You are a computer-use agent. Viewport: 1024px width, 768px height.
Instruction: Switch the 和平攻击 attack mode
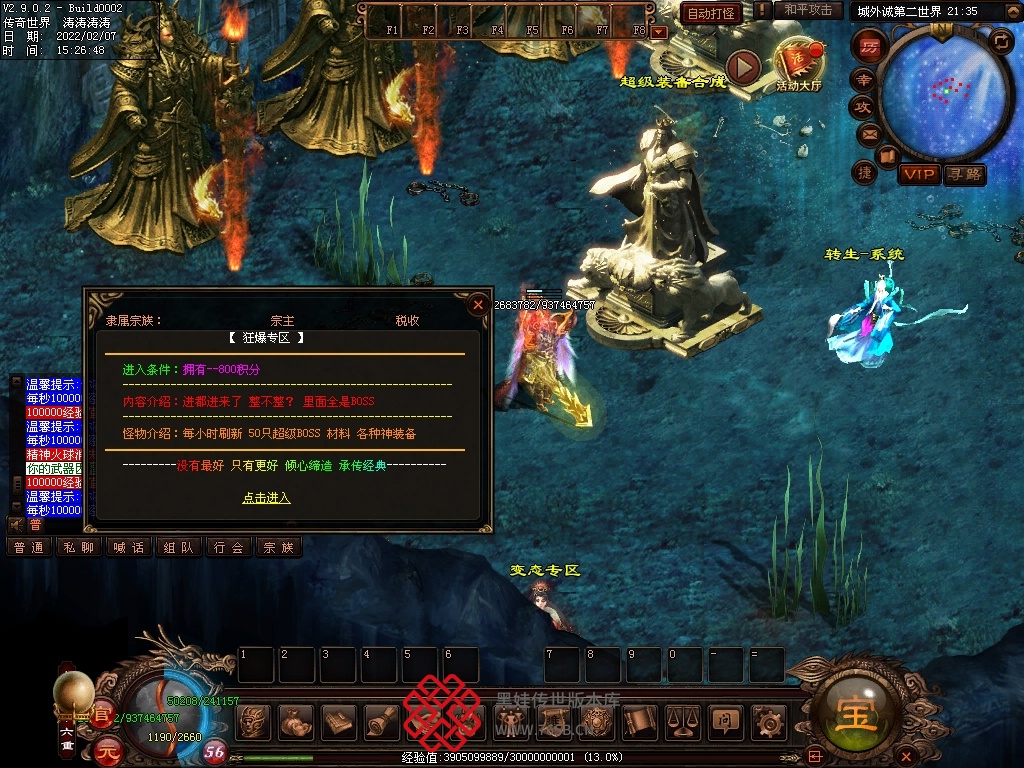tap(807, 10)
